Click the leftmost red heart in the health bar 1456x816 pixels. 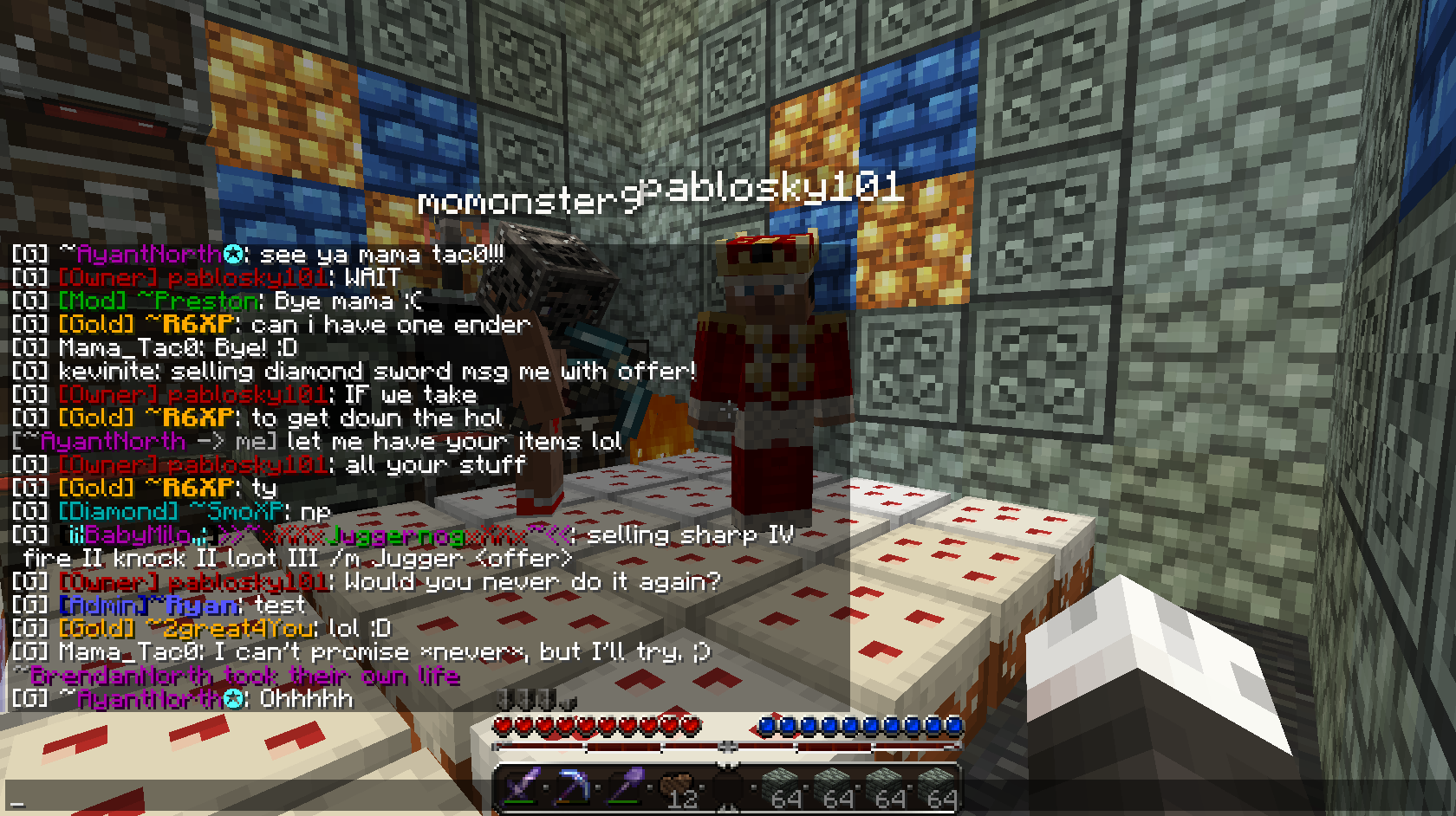click(x=501, y=724)
